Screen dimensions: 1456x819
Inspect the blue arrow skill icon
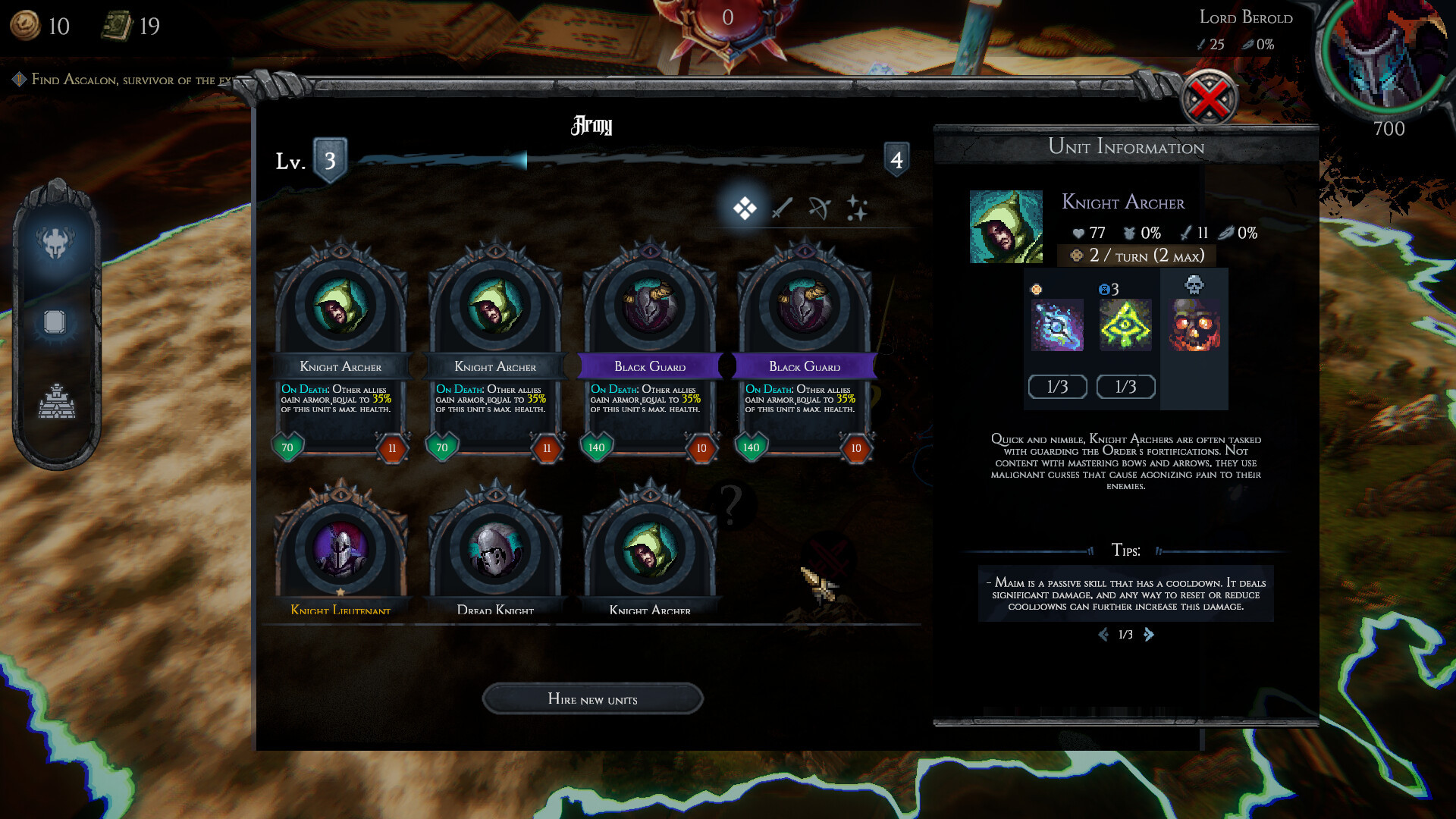1057,325
